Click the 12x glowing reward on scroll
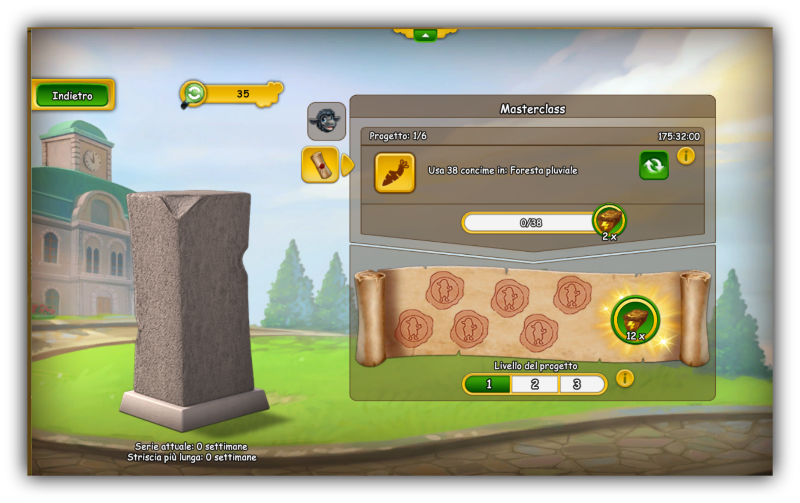 635,320
